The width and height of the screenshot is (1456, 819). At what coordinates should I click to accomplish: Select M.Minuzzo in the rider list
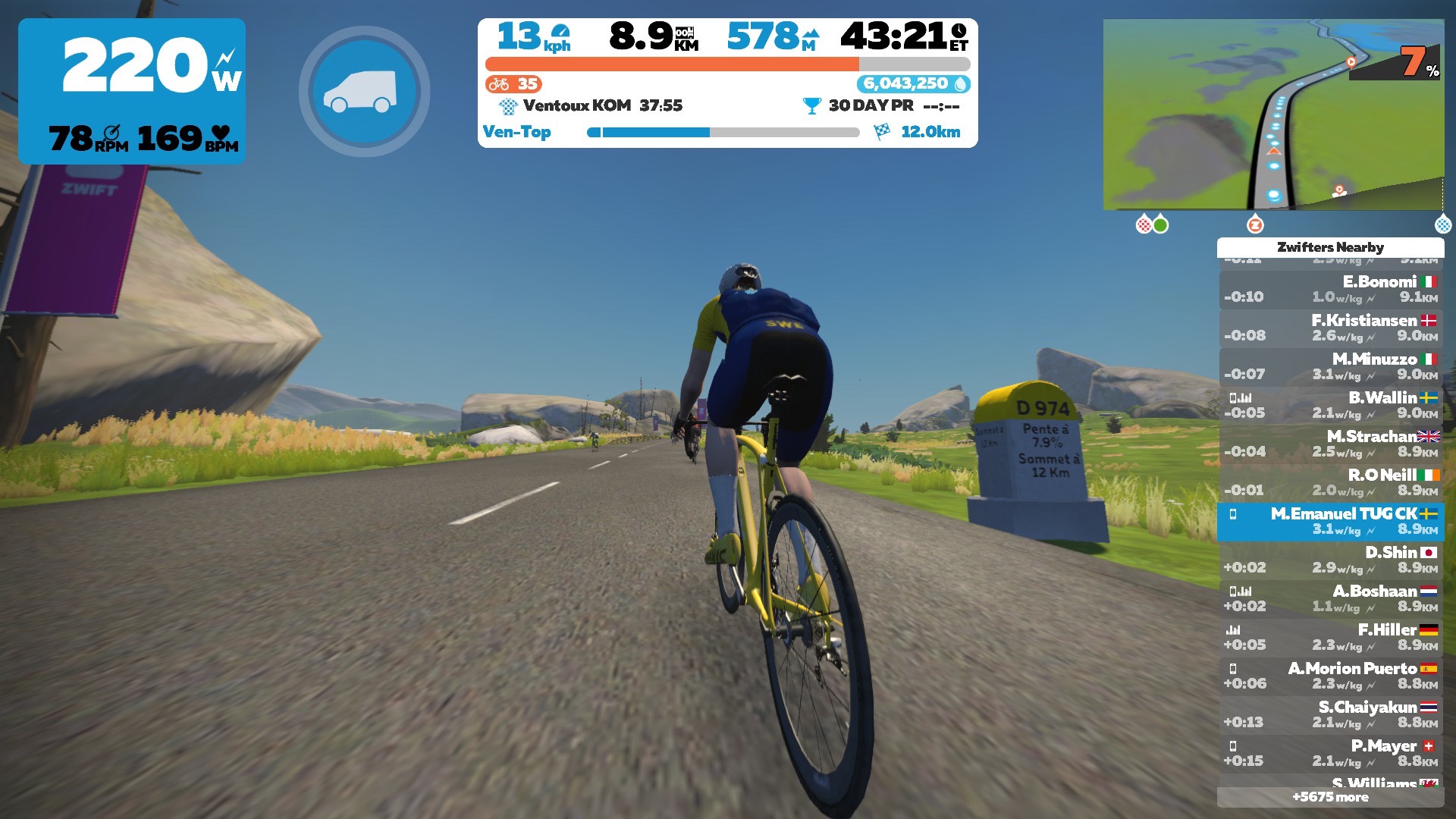click(1330, 367)
